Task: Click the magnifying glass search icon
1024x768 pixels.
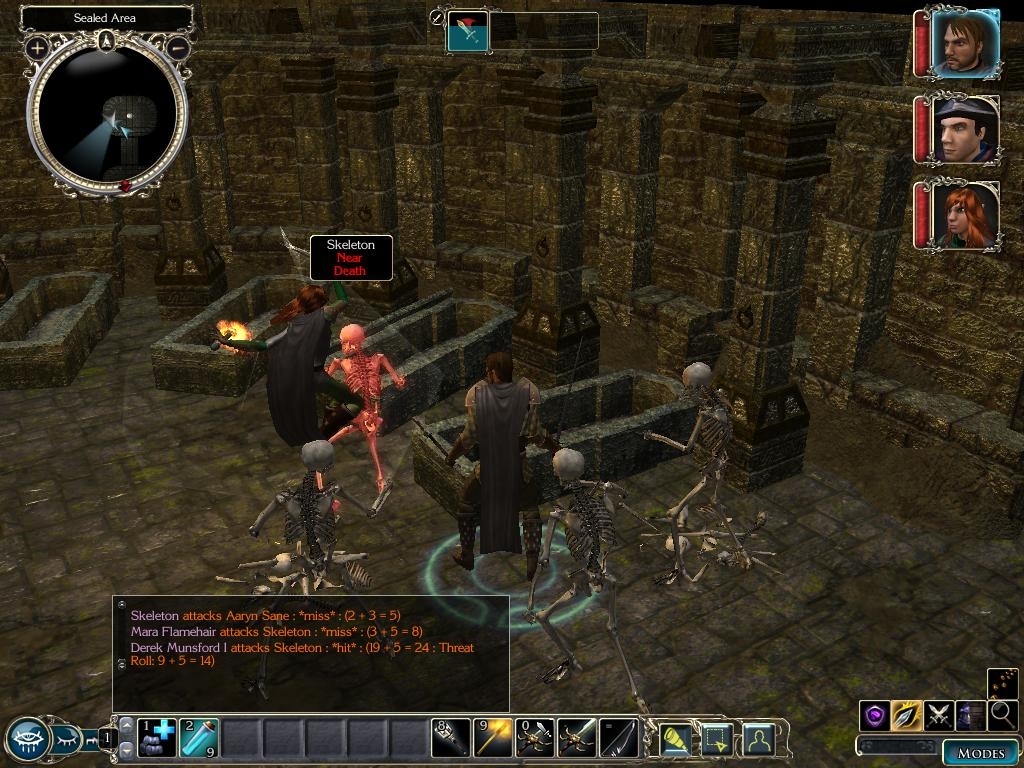Action: (x=1002, y=715)
